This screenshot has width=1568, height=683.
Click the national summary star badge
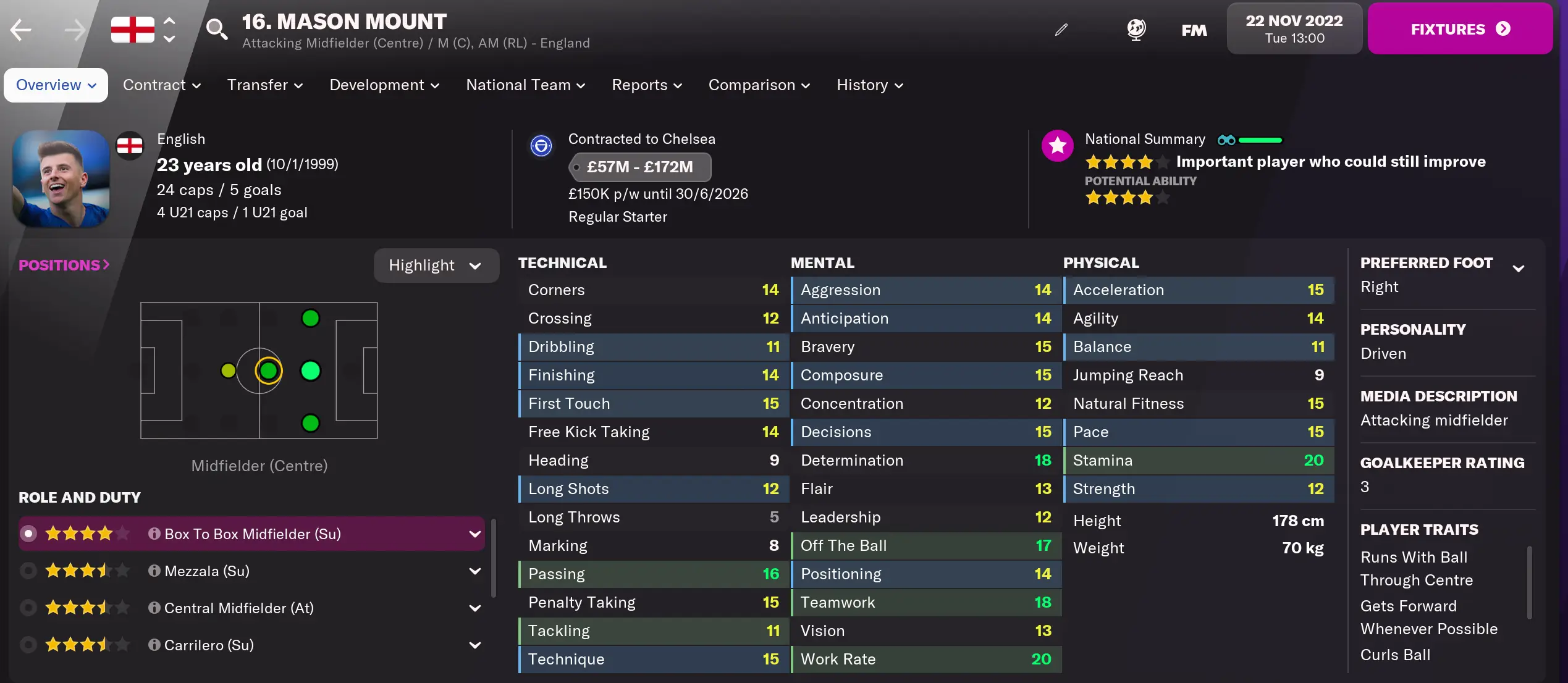(x=1058, y=146)
